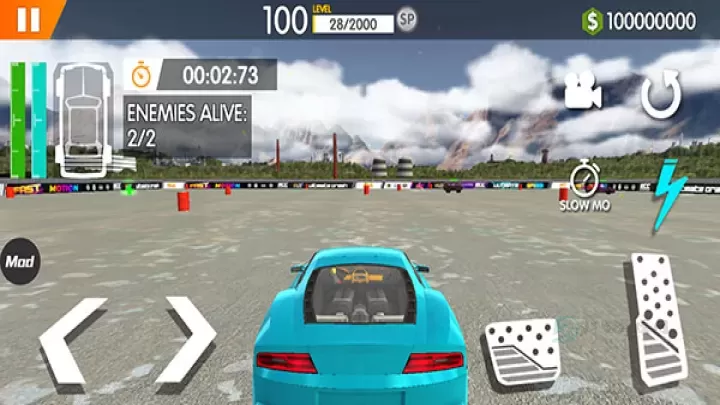Tap the tall gas pedal
This screenshot has height=405, width=720.
[659, 318]
